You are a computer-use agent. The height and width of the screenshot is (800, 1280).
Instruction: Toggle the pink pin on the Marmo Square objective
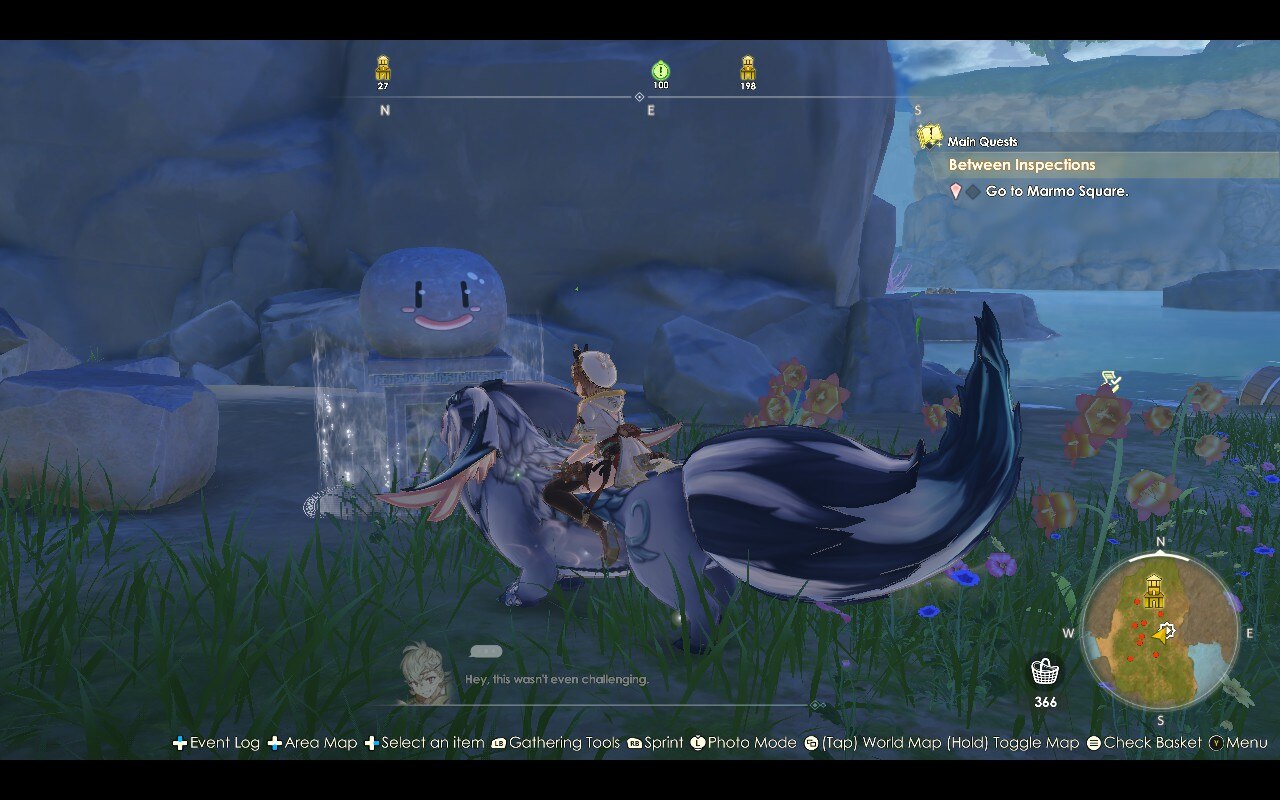click(x=955, y=191)
